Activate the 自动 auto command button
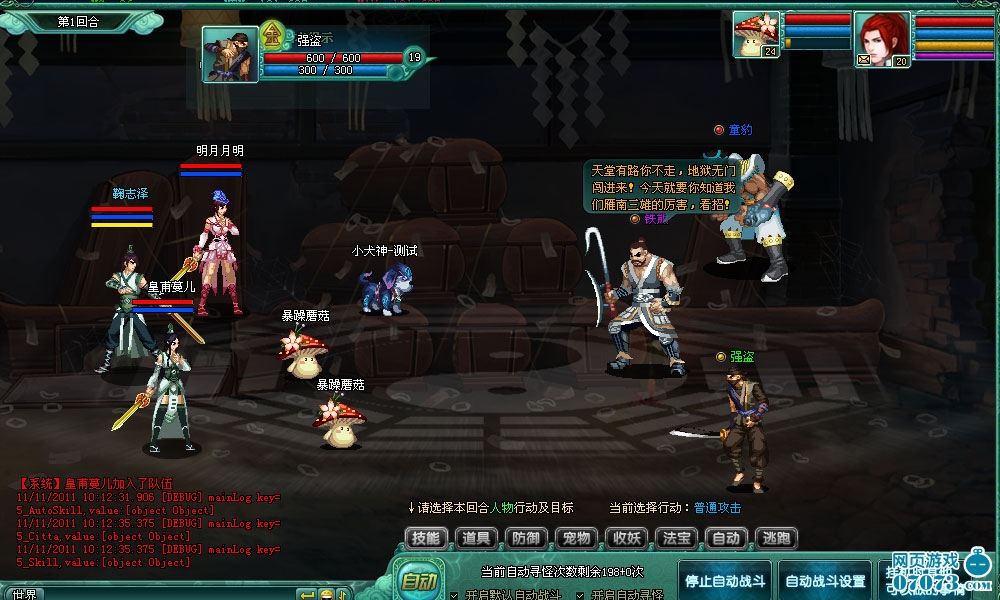Screen dimensions: 1000x600 tap(726, 538)
